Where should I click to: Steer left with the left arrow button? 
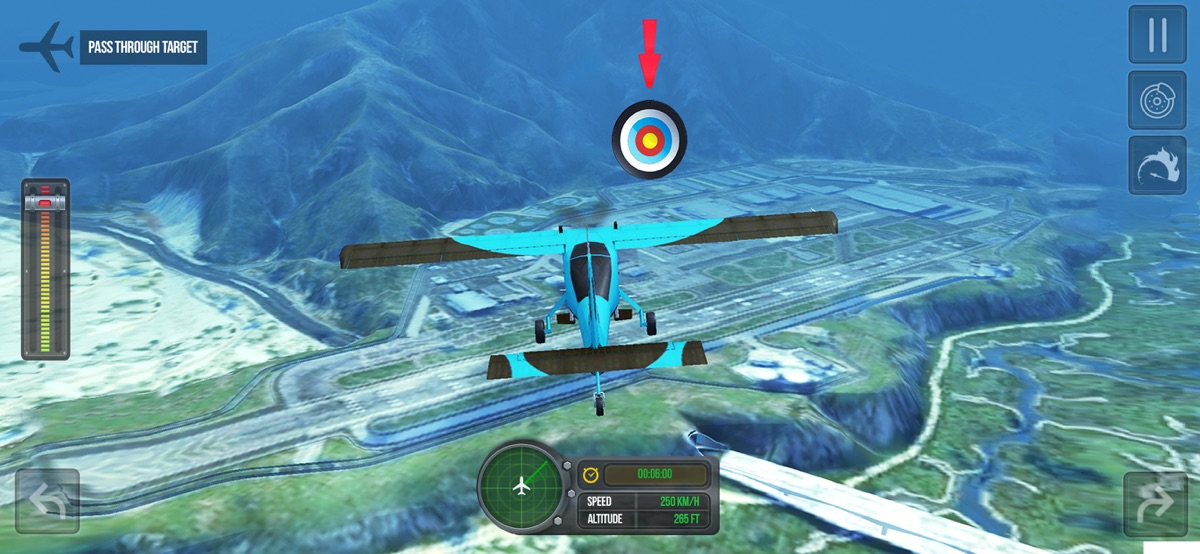pos(47,501)
